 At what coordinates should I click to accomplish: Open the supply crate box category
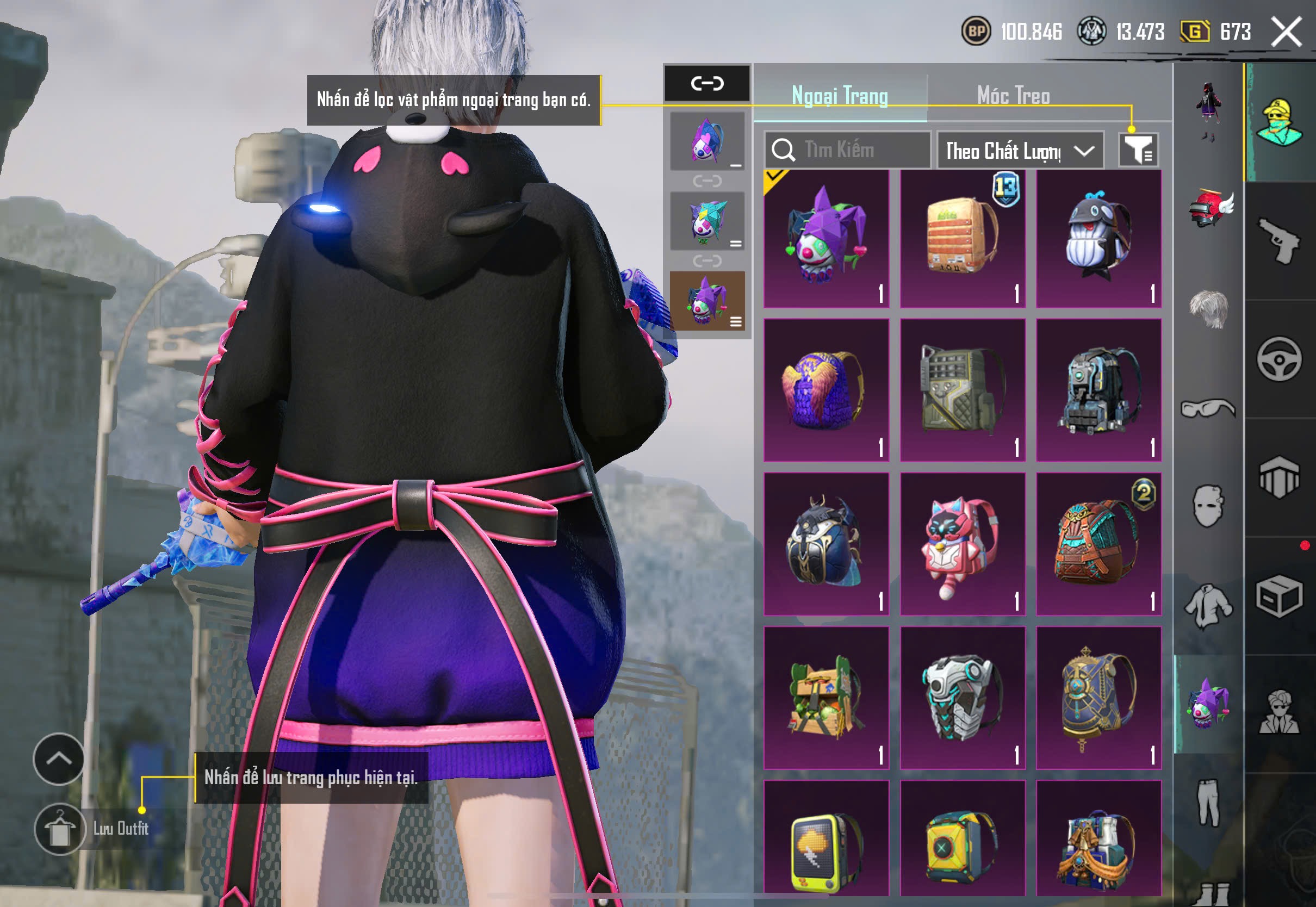click(1278, 596)
